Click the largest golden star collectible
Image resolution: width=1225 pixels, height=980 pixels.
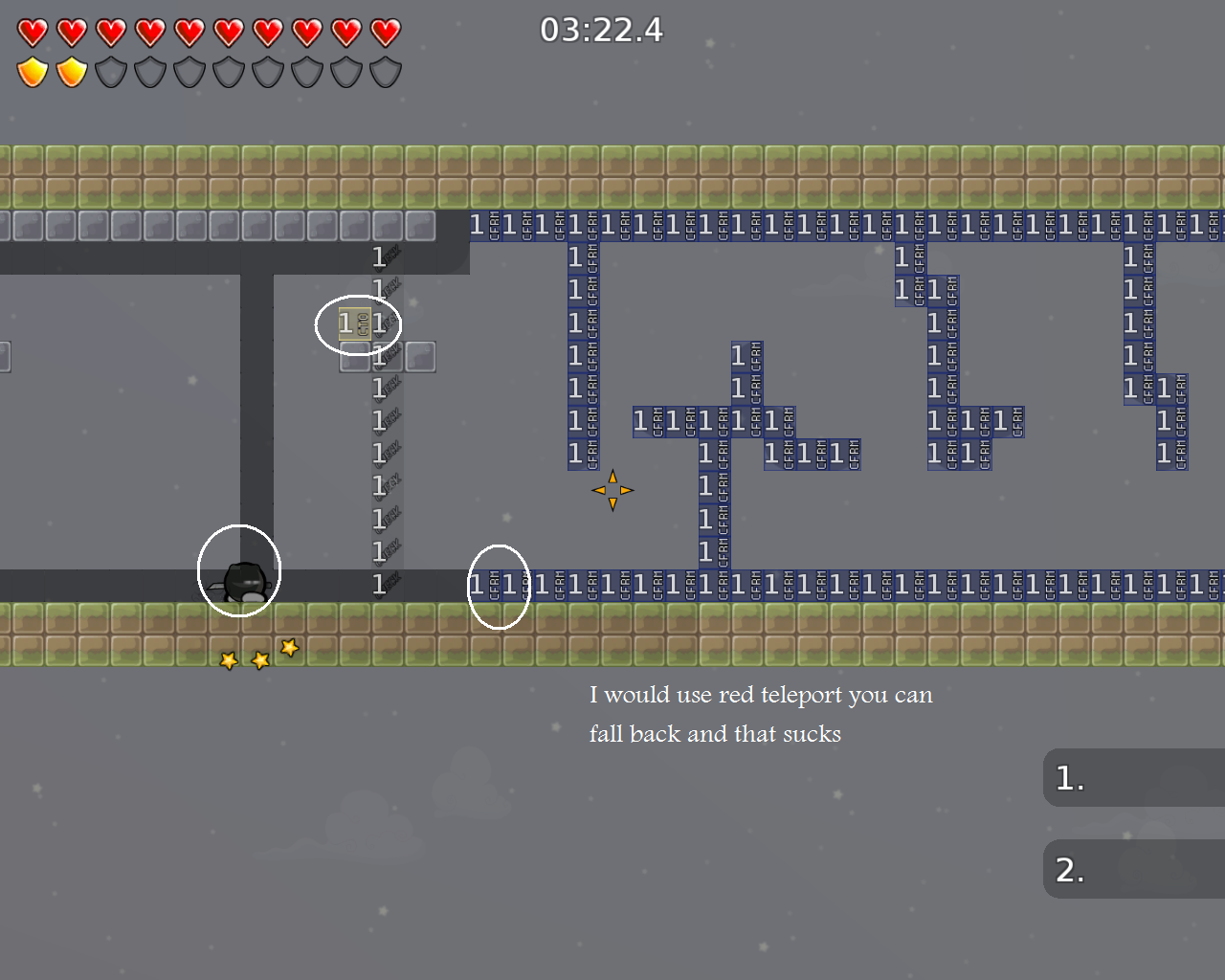click(x=288, y=649)
